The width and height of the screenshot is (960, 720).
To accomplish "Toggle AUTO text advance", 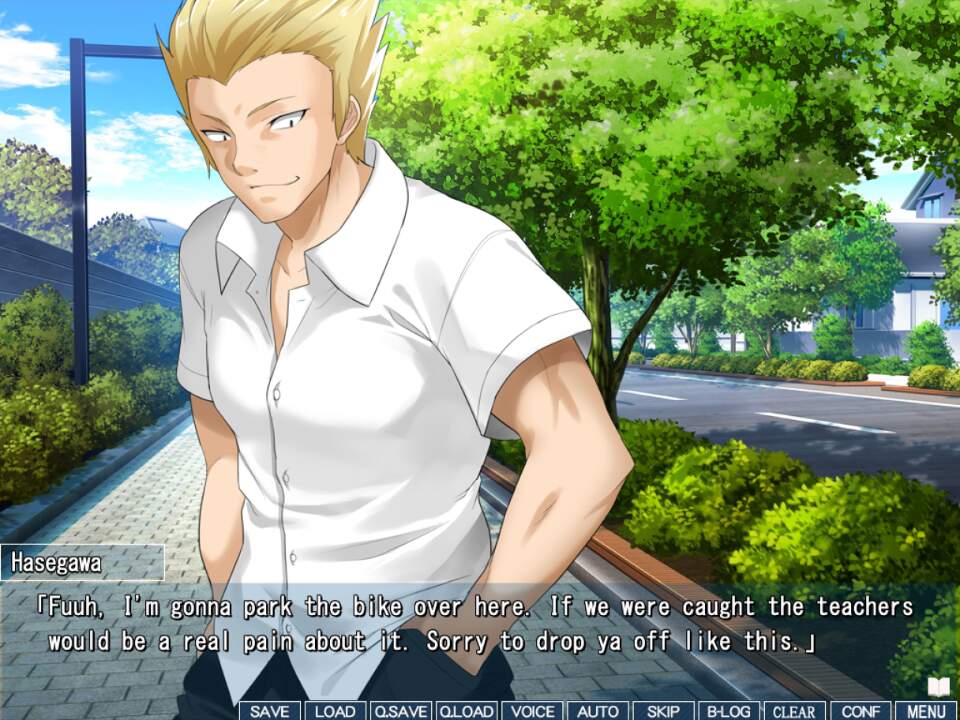I will (598, 711).
